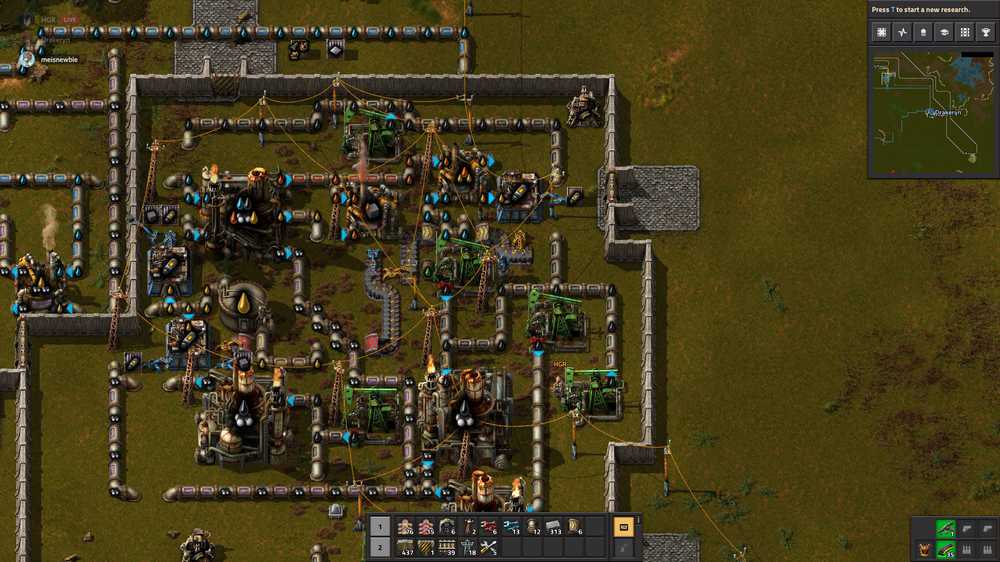Viewport: 1000px width, 562px height.
Task: Select quickbar row 1 button
Action: 379,527
